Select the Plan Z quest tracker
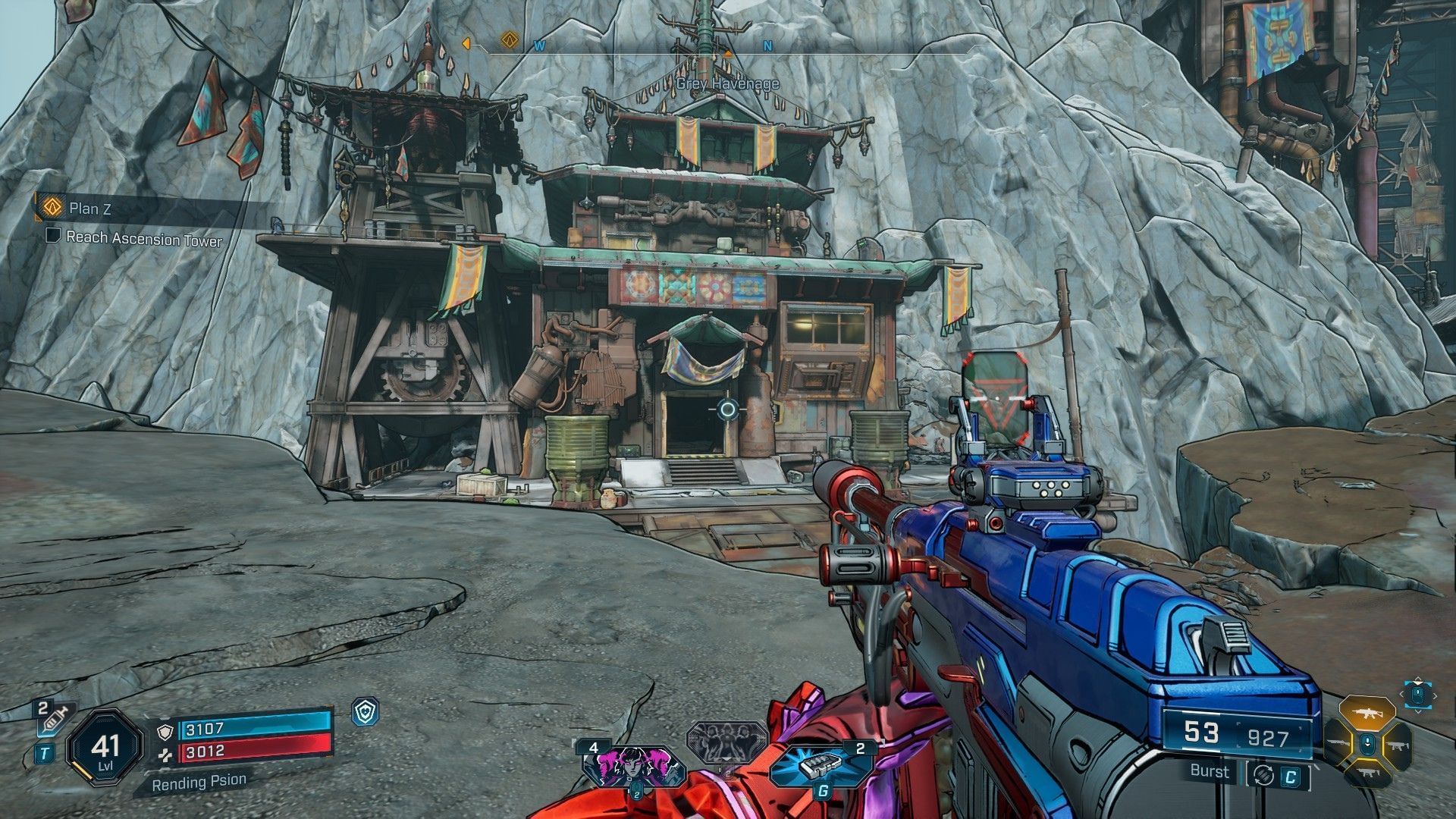 click(89, 208)
